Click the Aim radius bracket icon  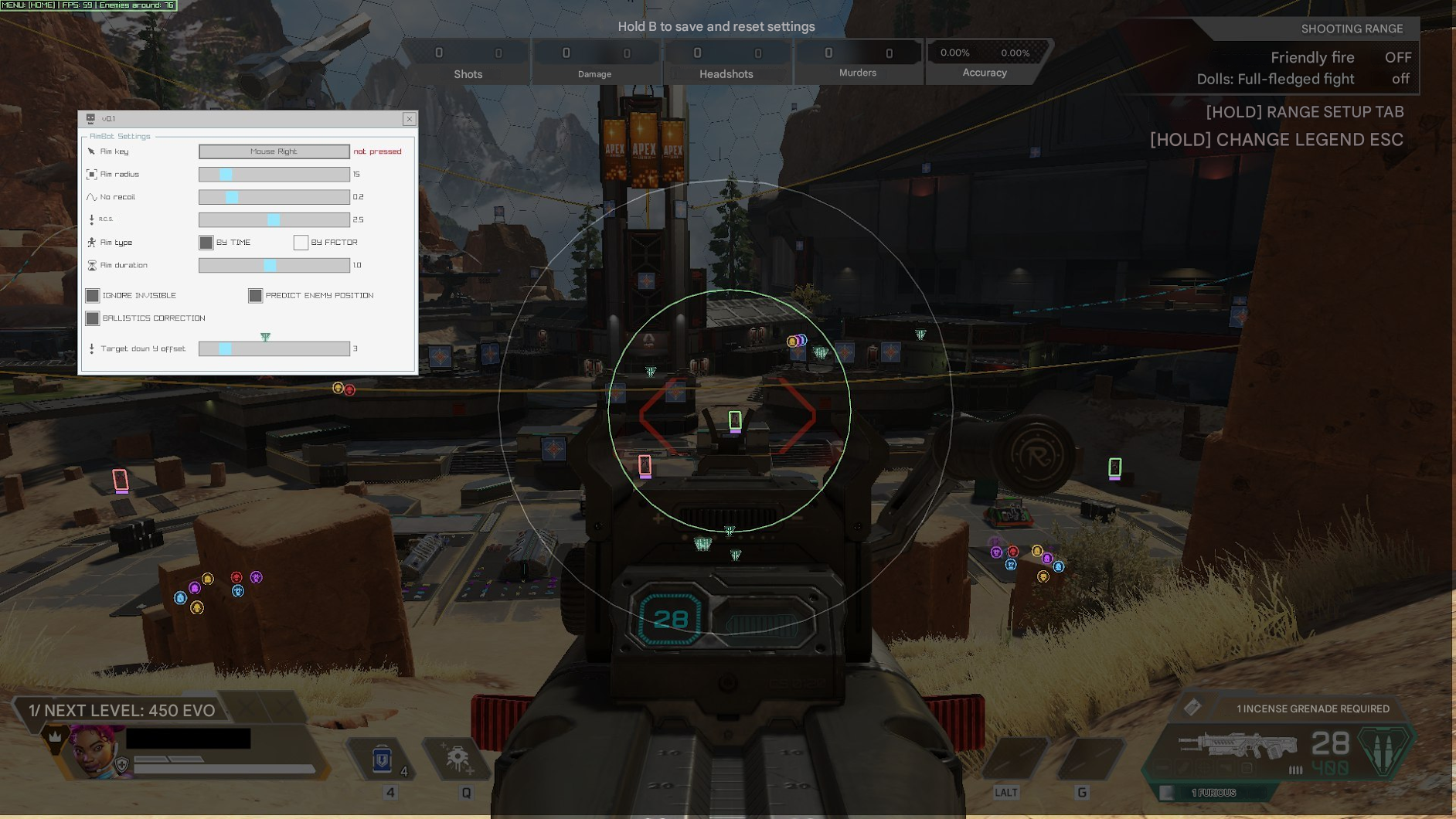click(x=90, y=174)
